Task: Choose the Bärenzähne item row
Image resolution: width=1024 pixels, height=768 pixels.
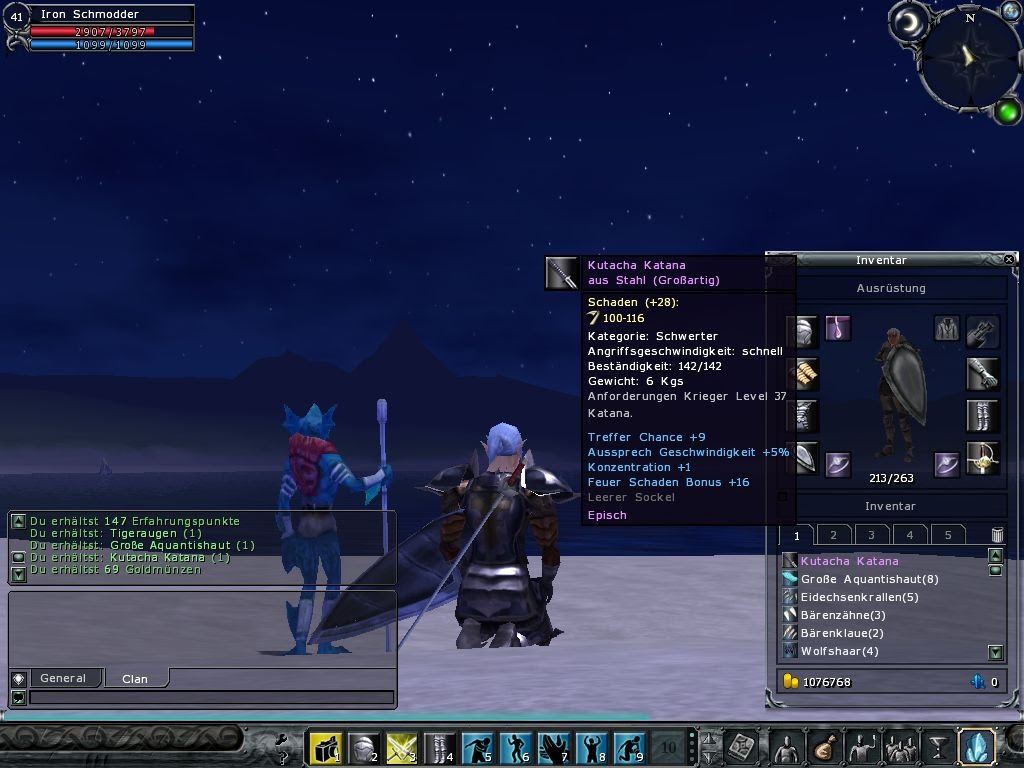Action: (843, 615)
